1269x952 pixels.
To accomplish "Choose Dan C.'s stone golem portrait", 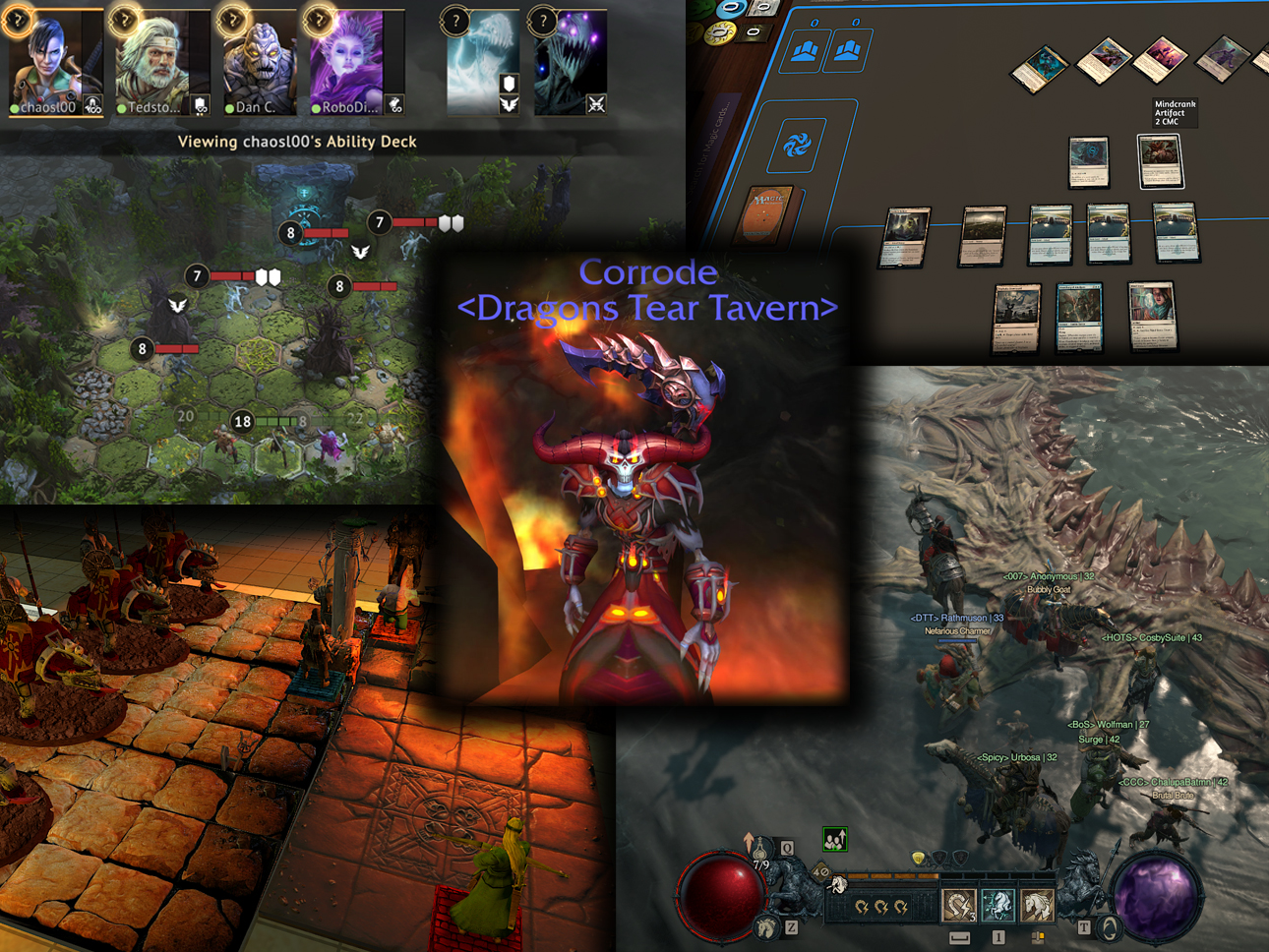I will click(x=258, y=61).
